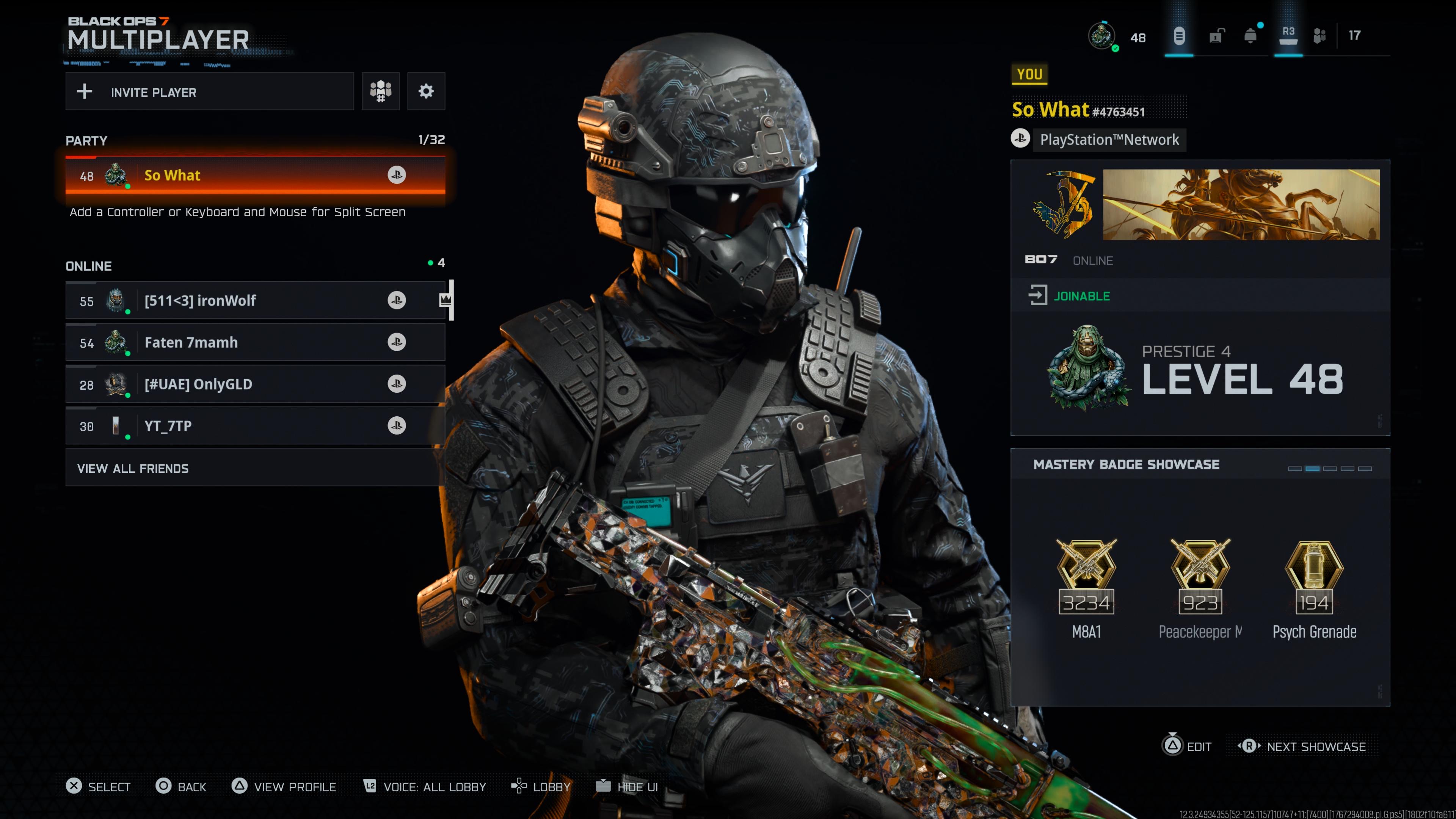Viewport: 1456px width, 819px height.
Task: Open the gear settings icon
Action: (426, 91)
